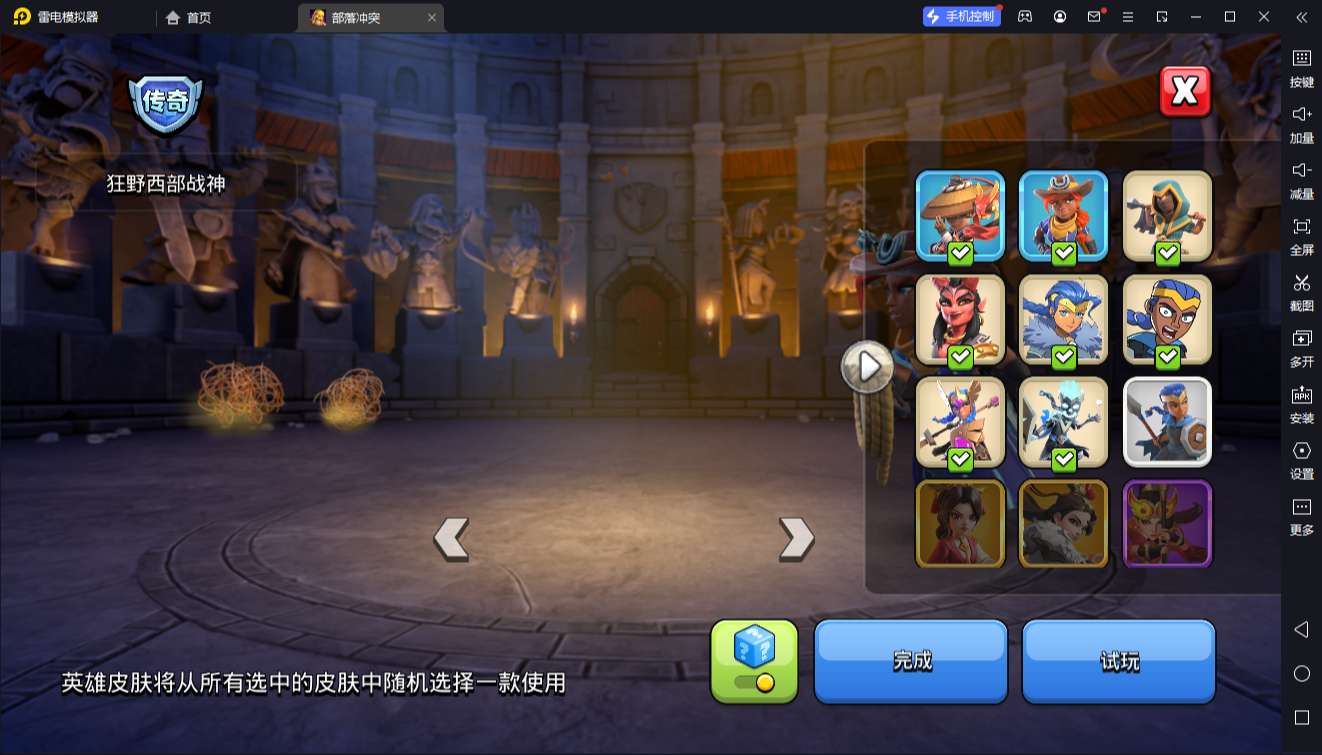Collapse the sidebar with the top chevron arrows
1322x755 pixels.
(1302, 17)
